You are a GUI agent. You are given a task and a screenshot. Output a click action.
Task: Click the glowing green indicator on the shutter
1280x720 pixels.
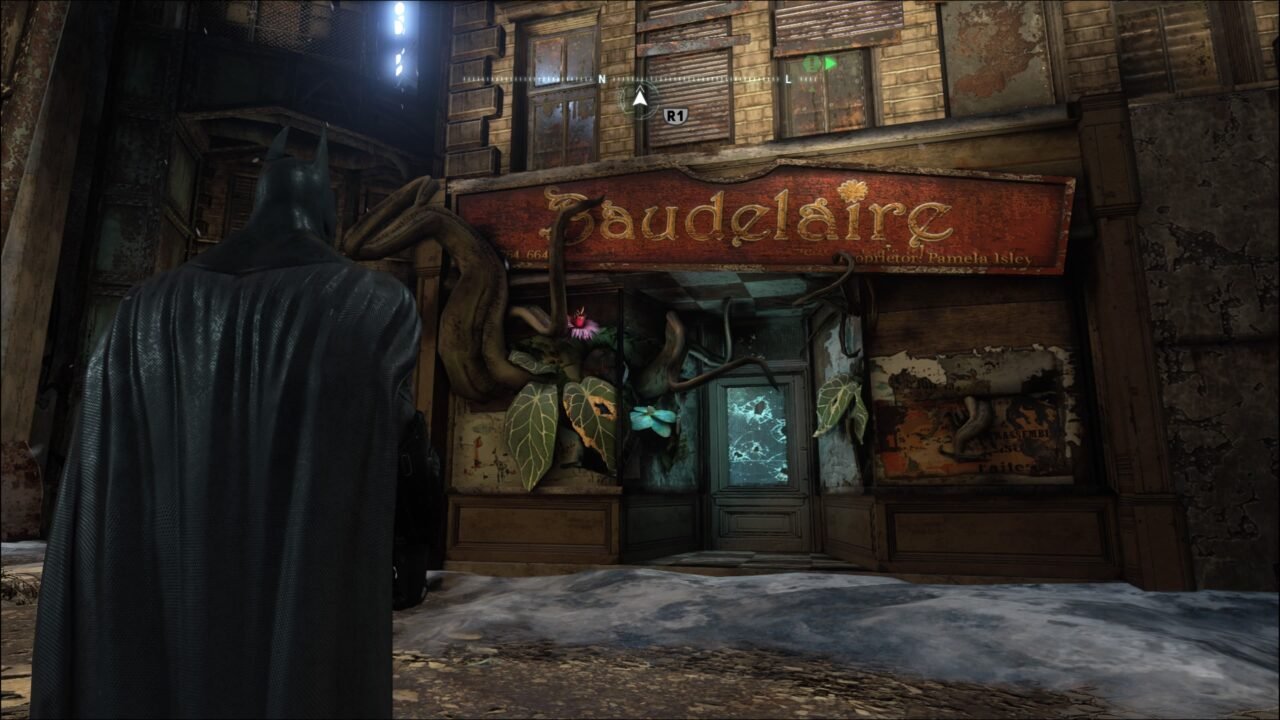click(x=810, y=65)
